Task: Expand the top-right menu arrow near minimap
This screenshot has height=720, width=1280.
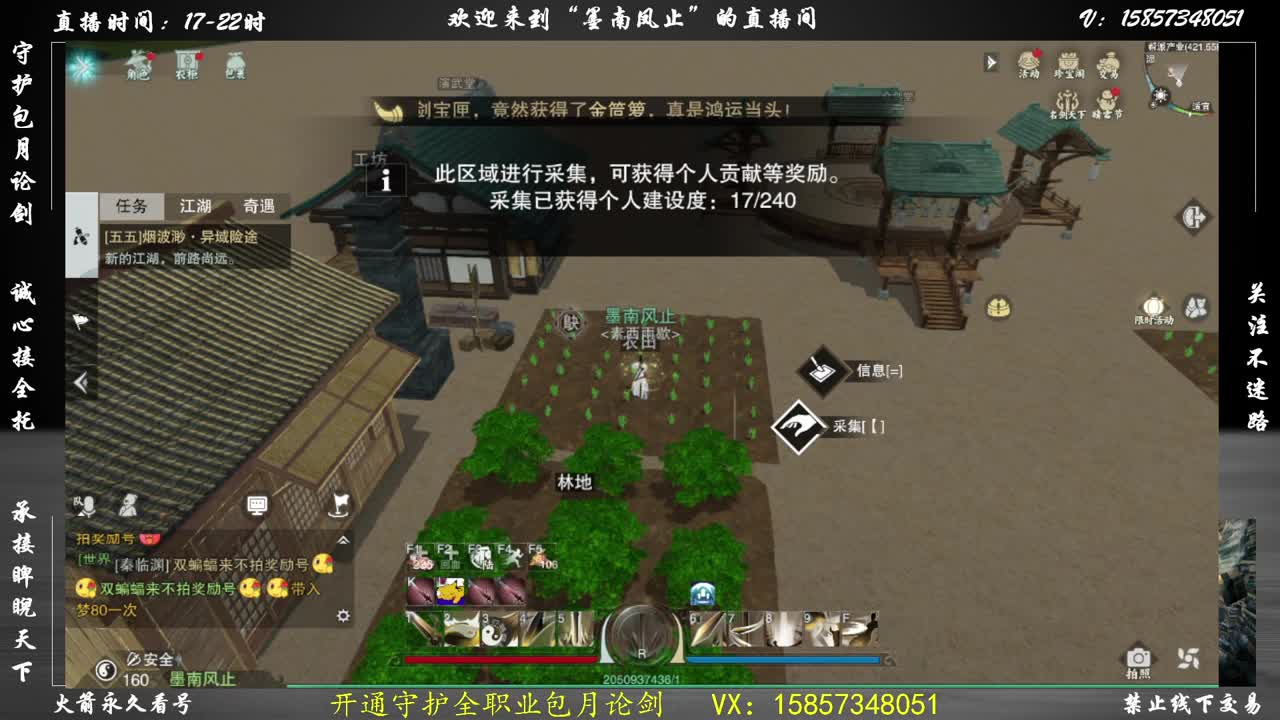Action: tap(991, 64)
